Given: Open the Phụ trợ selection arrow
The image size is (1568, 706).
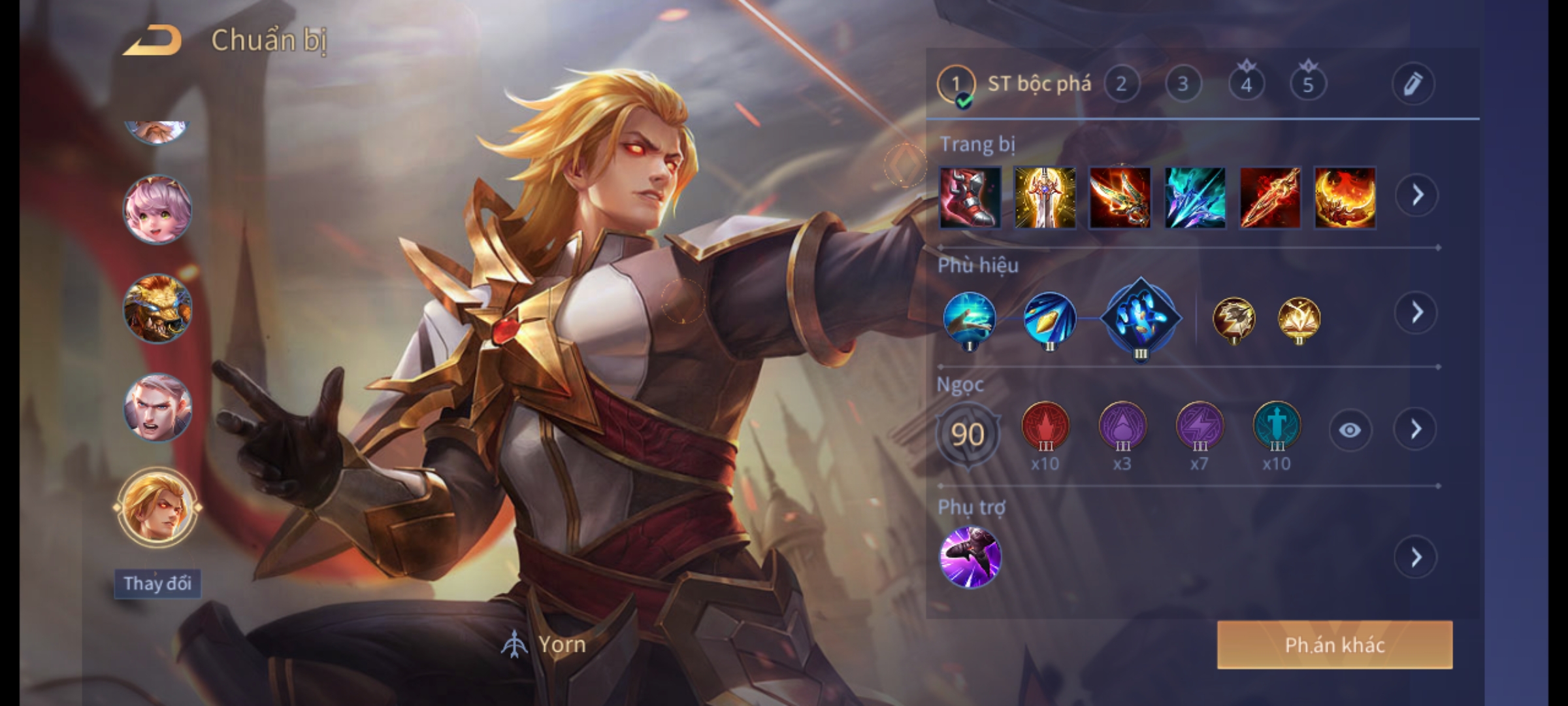Looking at the screenshot, I should [x=1416, y=558].
